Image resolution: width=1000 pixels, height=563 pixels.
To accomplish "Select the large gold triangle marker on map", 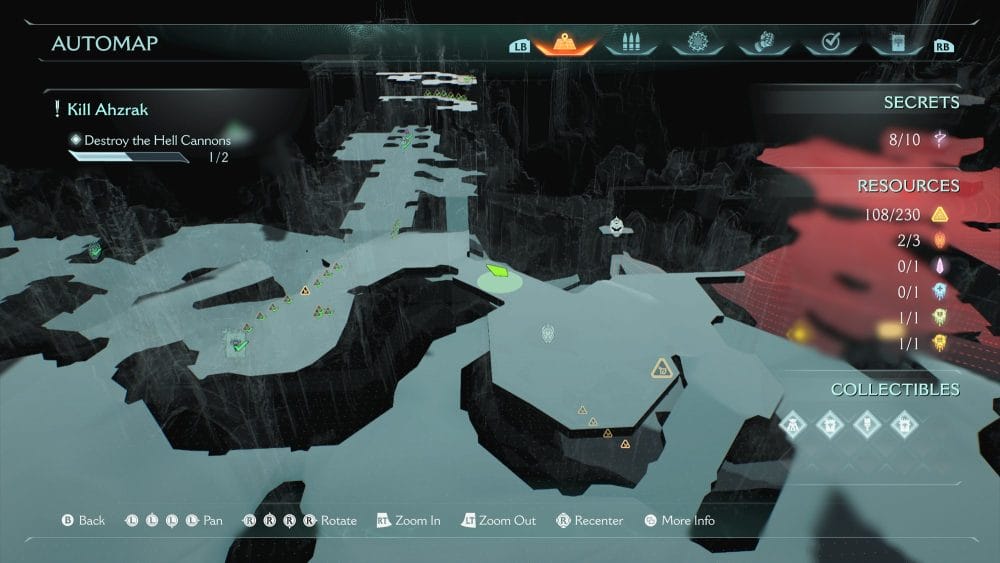I will tap(660, 369).
